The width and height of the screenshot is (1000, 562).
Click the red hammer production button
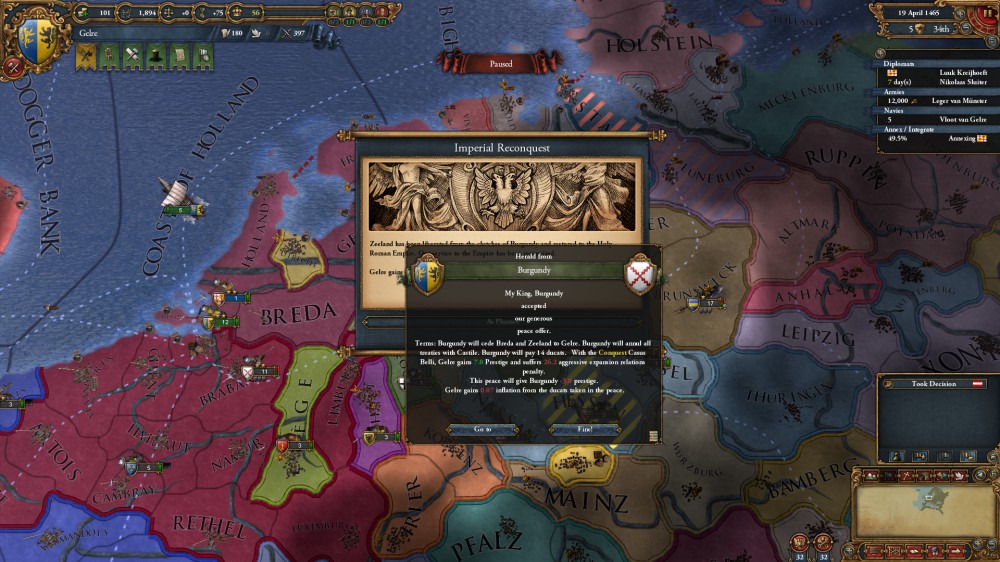14,69
